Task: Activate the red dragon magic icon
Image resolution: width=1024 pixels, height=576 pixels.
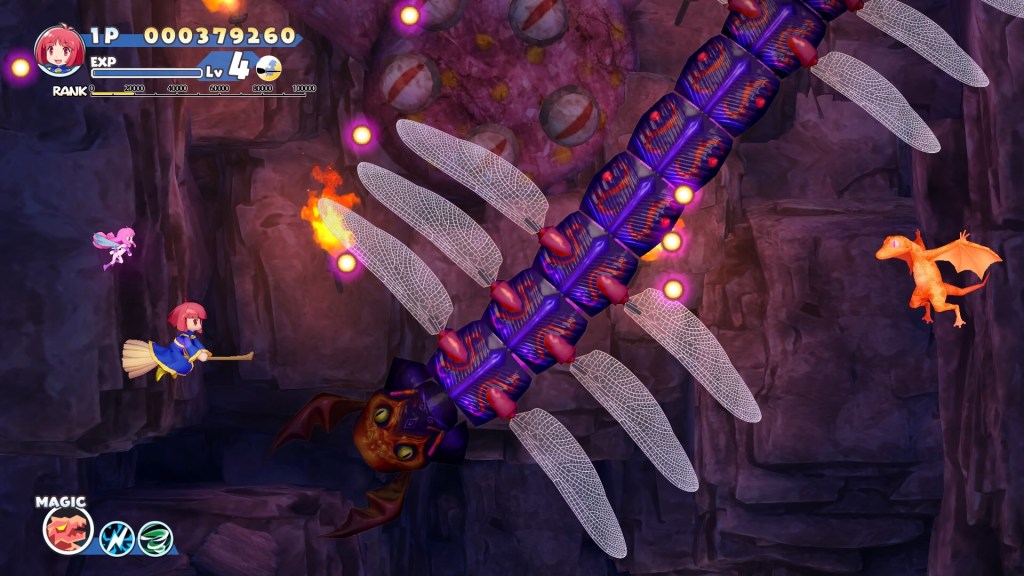Action: (x=68, y=530)
